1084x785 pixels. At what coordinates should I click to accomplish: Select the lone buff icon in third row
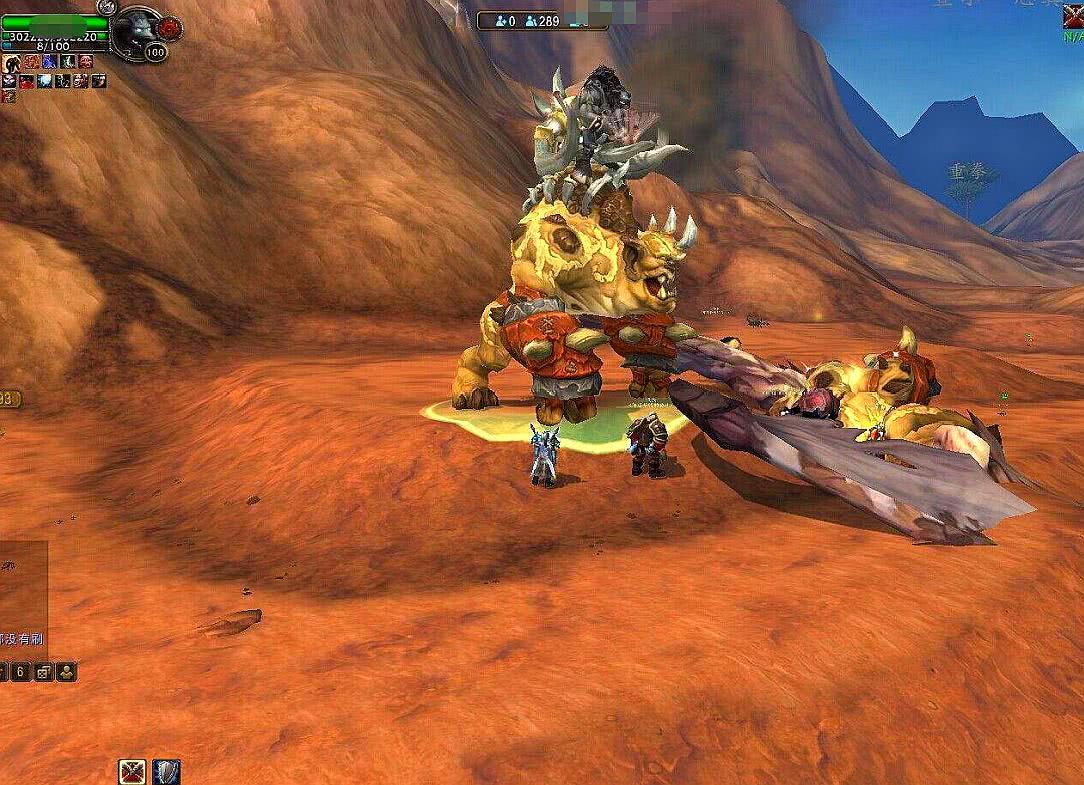pyautogui.click(x=9, y=96)
